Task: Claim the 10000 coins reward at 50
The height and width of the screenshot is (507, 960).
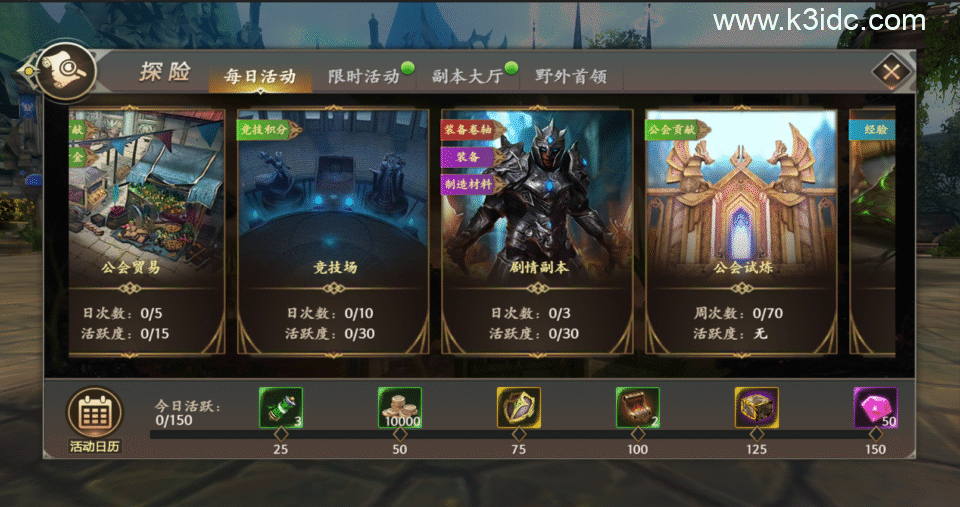Action: [399, 408]
